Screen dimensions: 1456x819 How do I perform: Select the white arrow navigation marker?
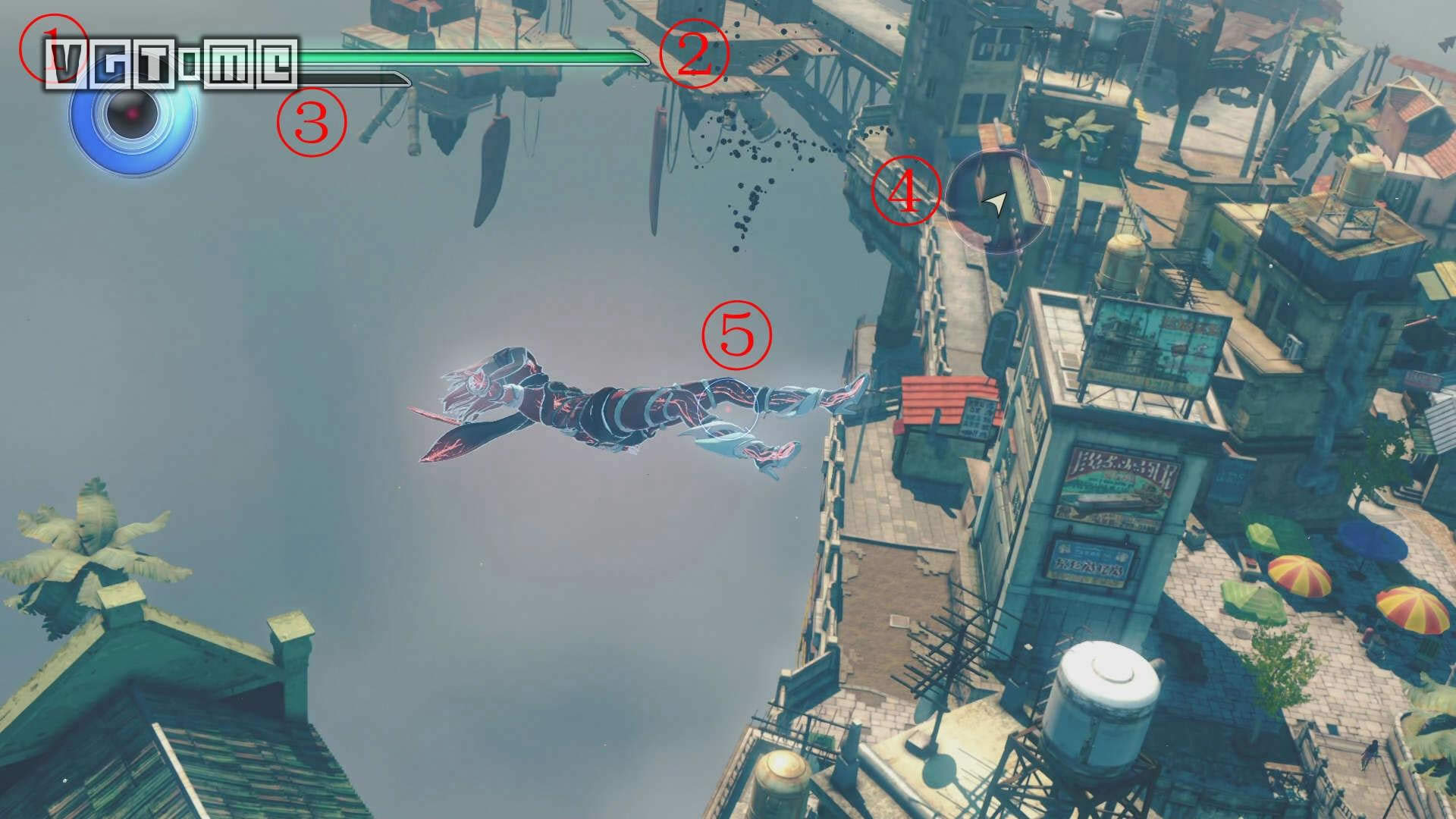click(996, 202)
